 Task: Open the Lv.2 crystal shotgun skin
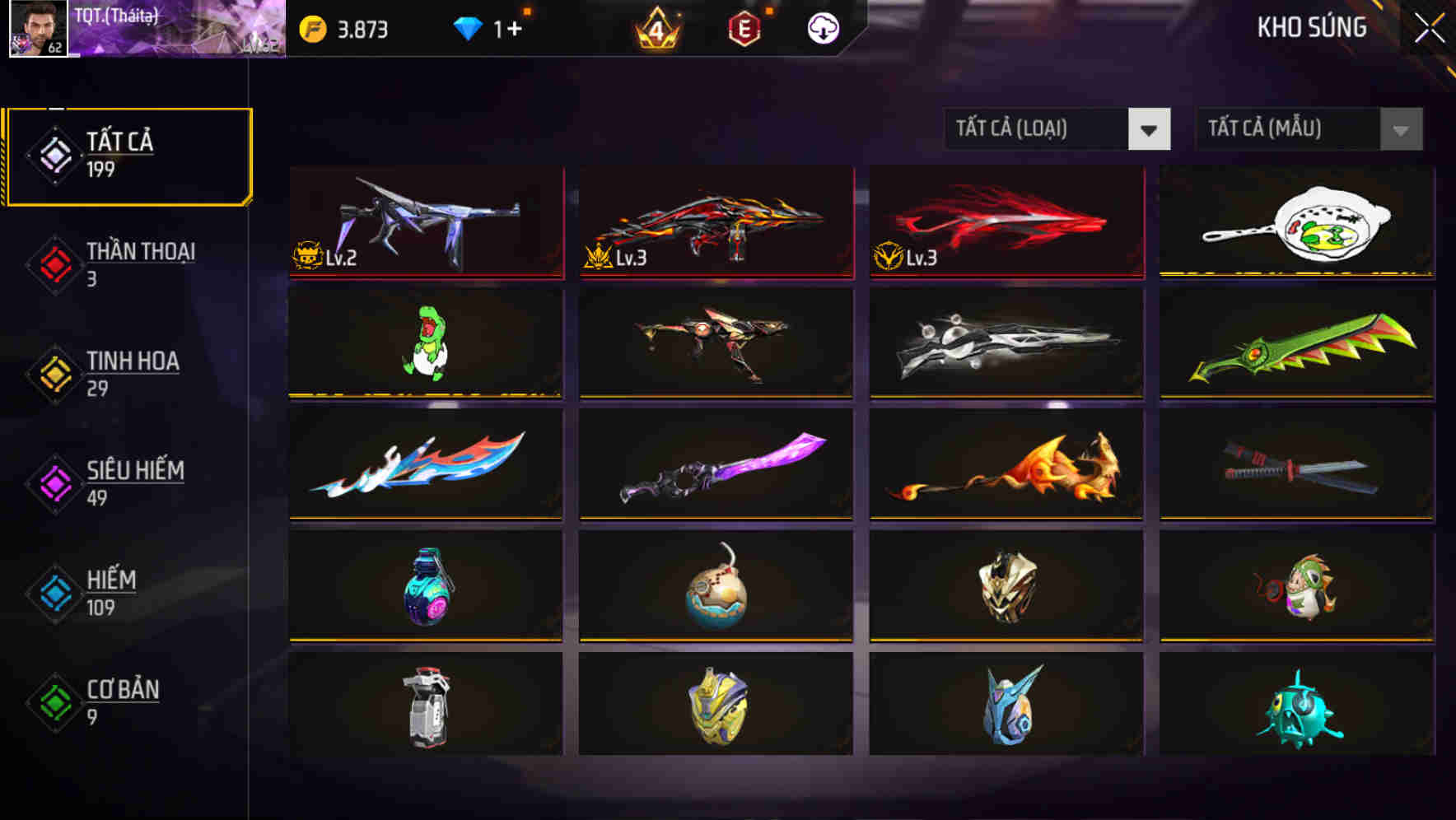pos(426,222)
